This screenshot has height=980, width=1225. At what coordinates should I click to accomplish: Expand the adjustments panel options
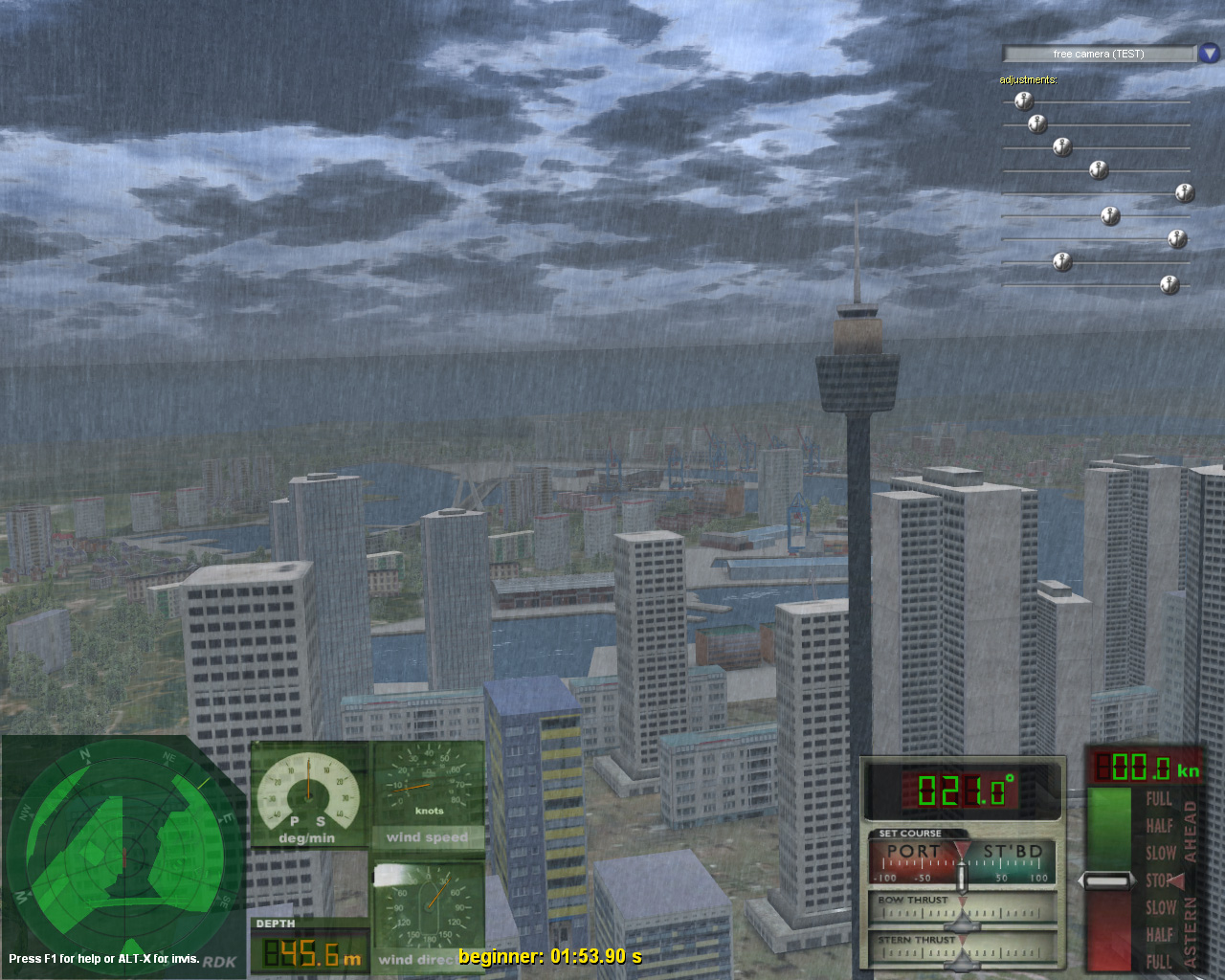[x=1029, y=80]
